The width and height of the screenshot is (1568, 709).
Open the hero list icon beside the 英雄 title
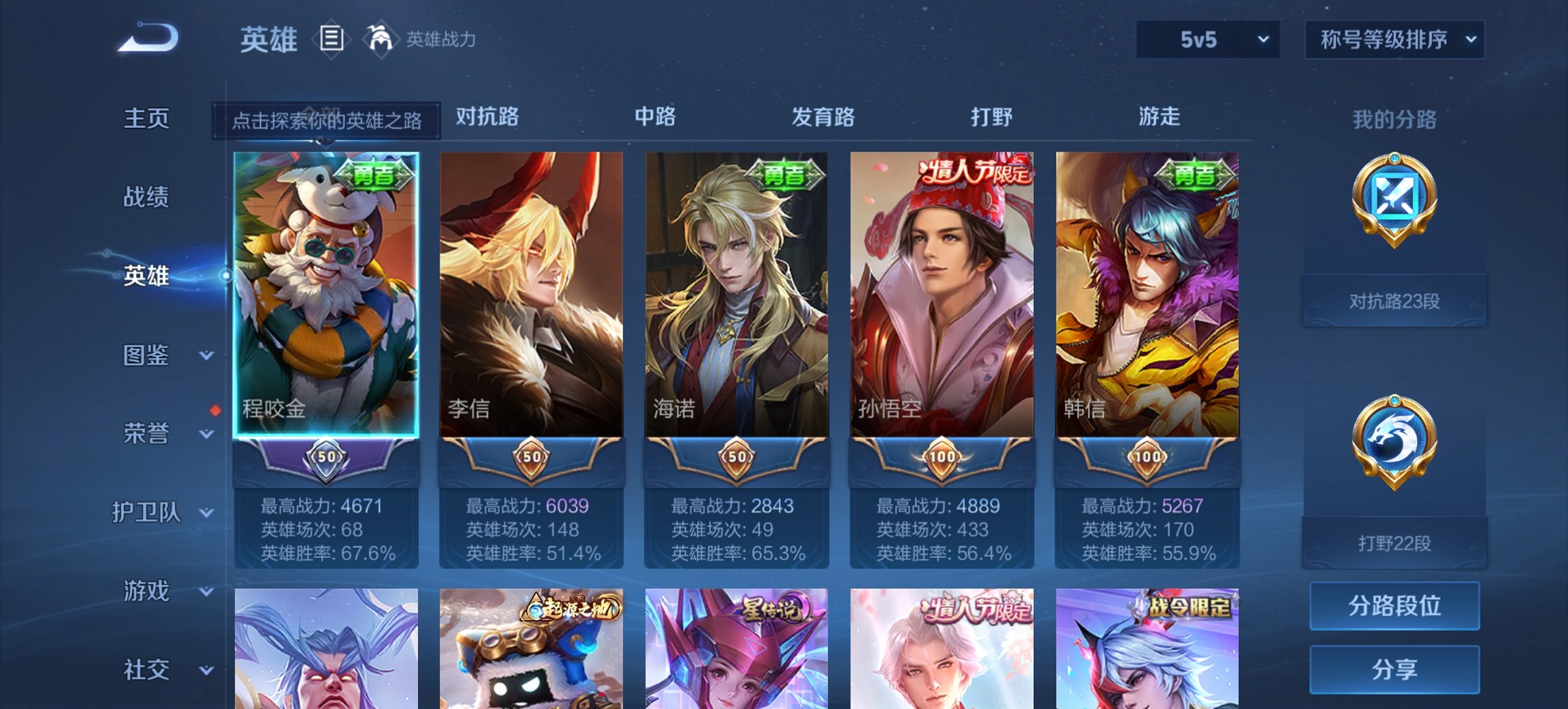331,40
